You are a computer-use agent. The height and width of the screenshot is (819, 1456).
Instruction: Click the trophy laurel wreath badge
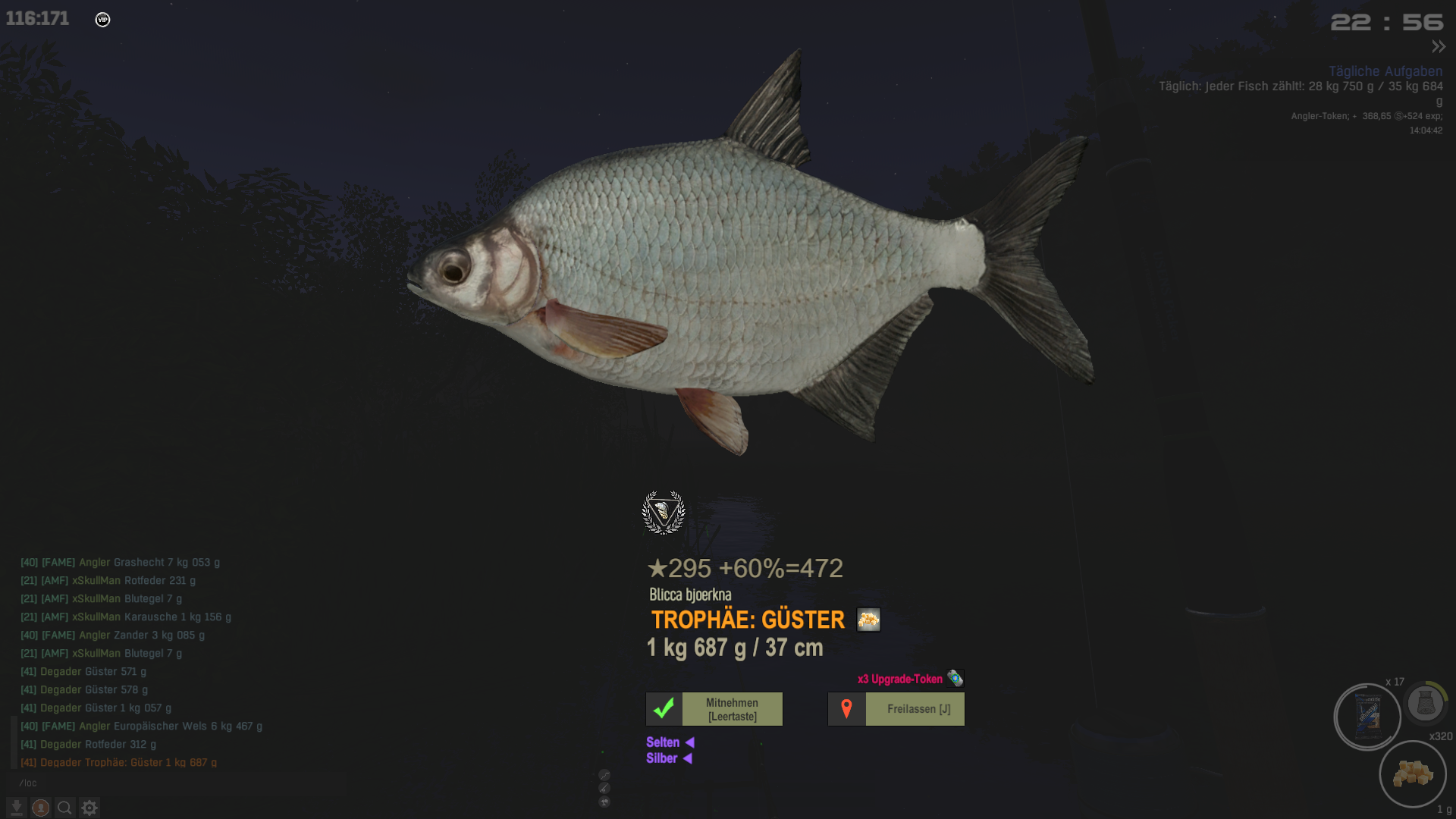pos(664,513)
